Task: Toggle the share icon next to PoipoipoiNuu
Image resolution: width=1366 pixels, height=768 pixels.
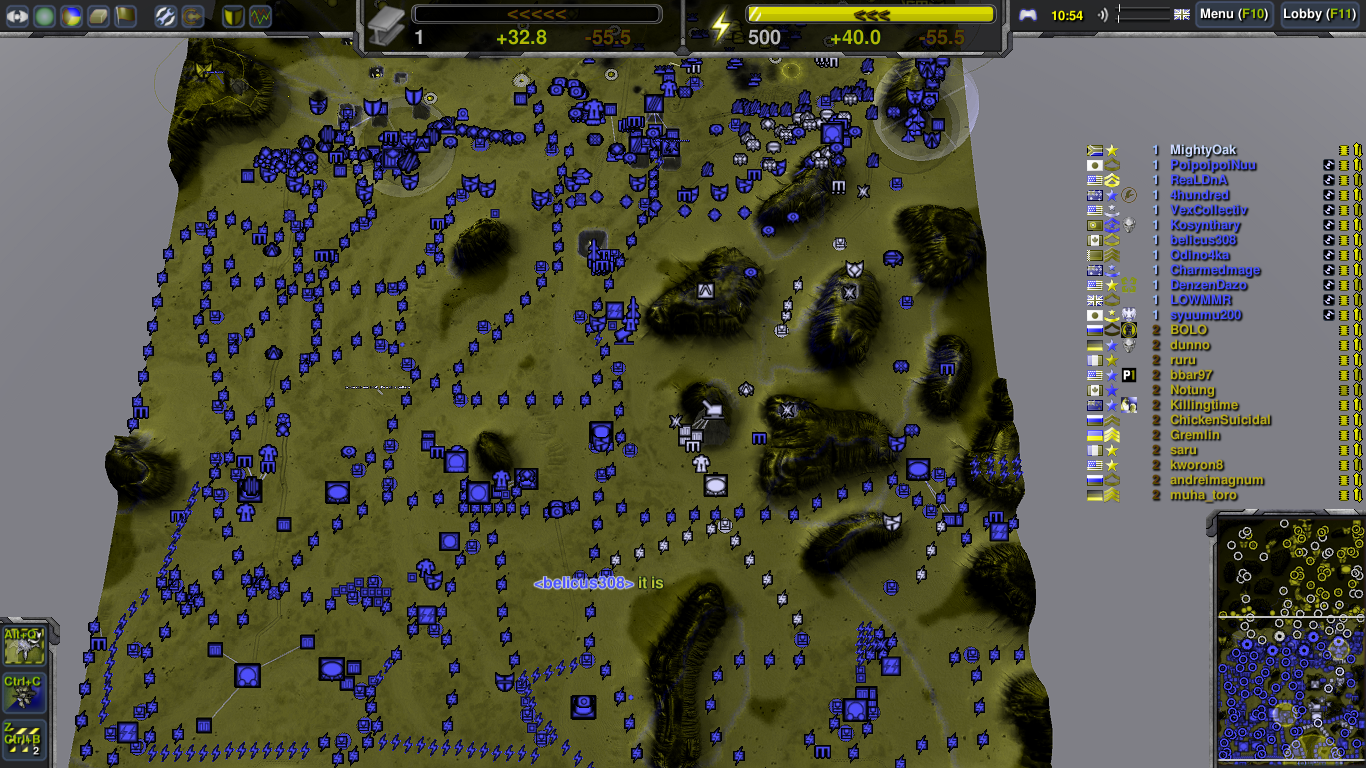Action: (1329, 165)
